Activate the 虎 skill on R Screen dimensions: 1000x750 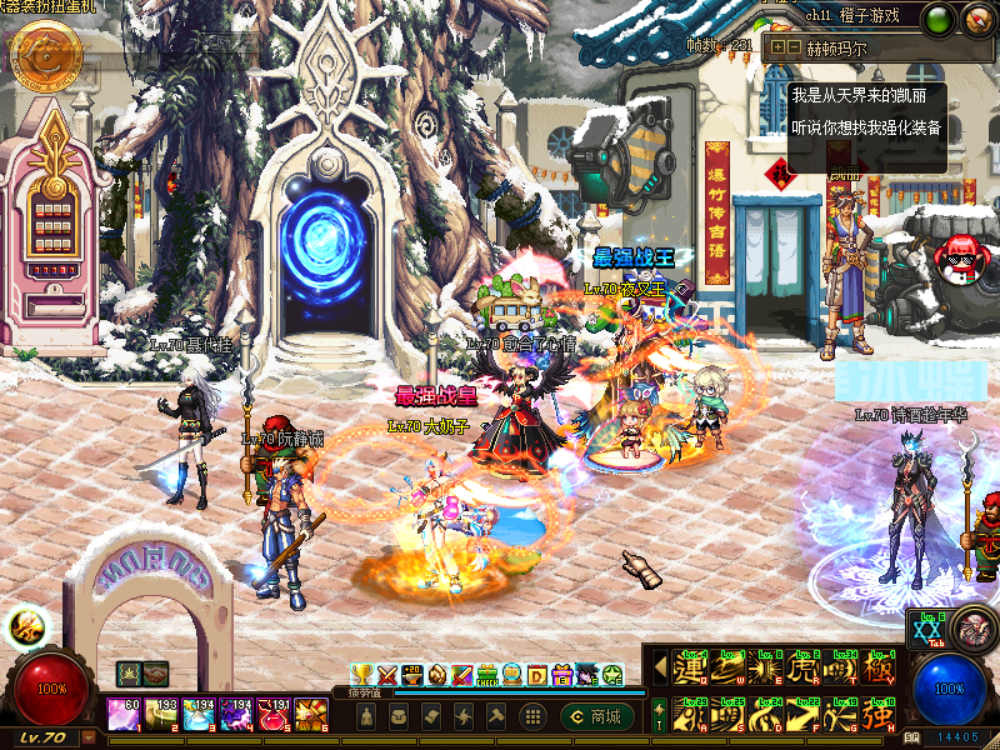(x=804, y=668)
